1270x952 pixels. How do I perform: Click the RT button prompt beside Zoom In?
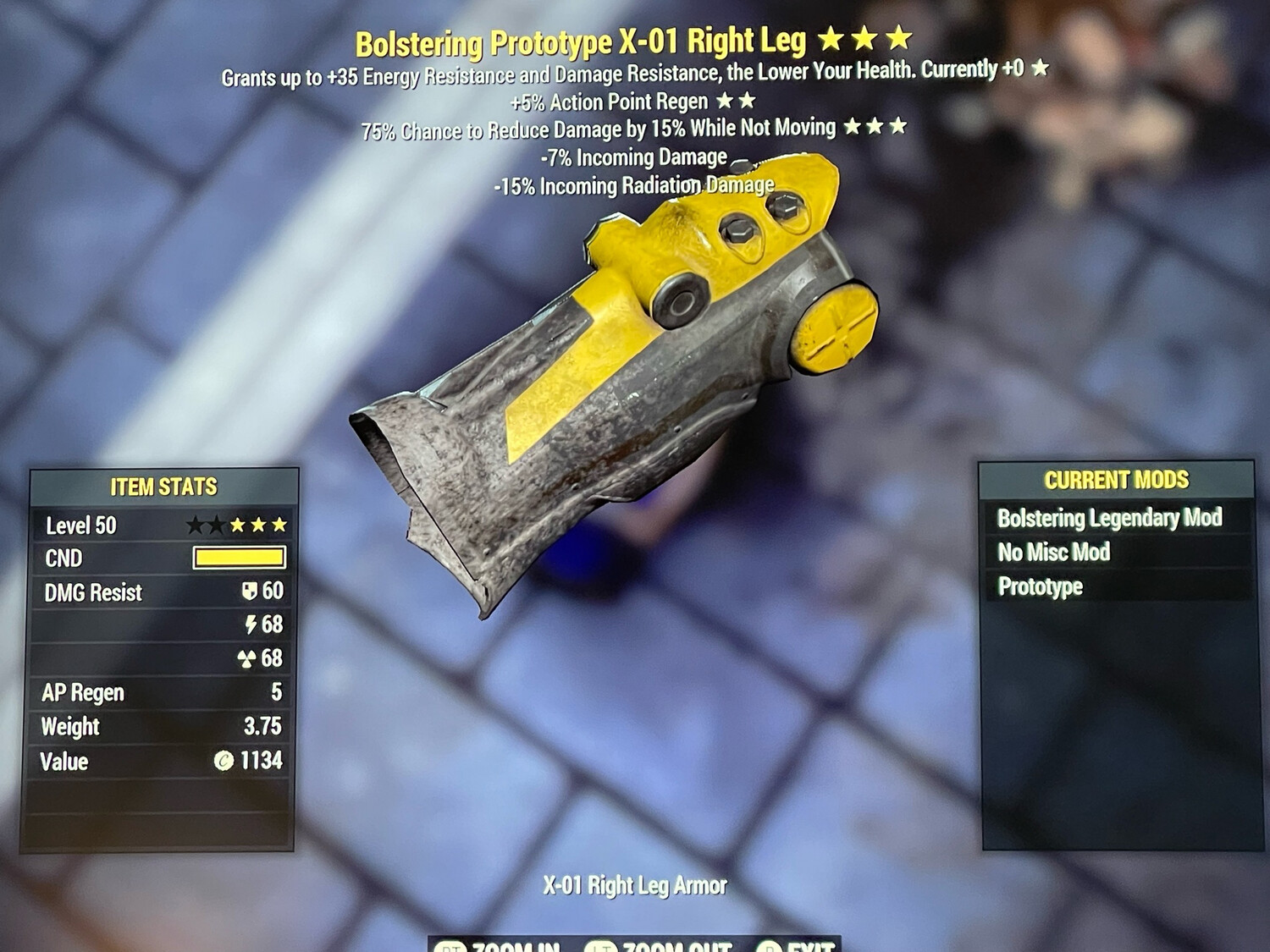coord(452,948)
